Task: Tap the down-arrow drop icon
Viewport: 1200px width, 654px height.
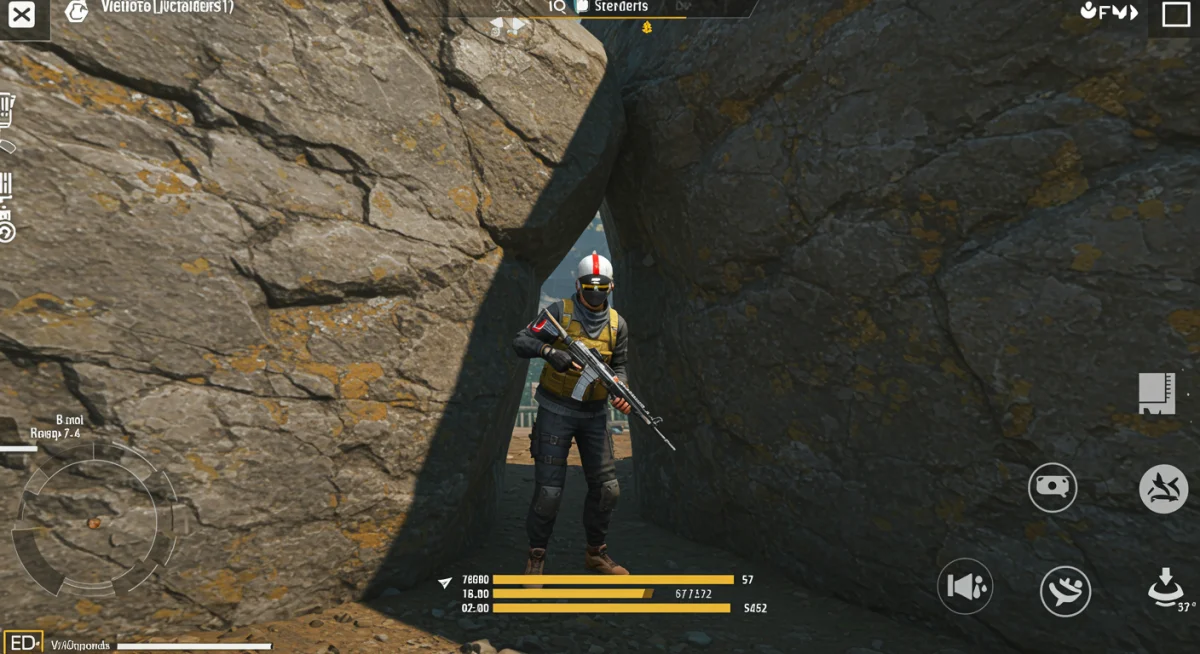Action: click(1165, 584)
